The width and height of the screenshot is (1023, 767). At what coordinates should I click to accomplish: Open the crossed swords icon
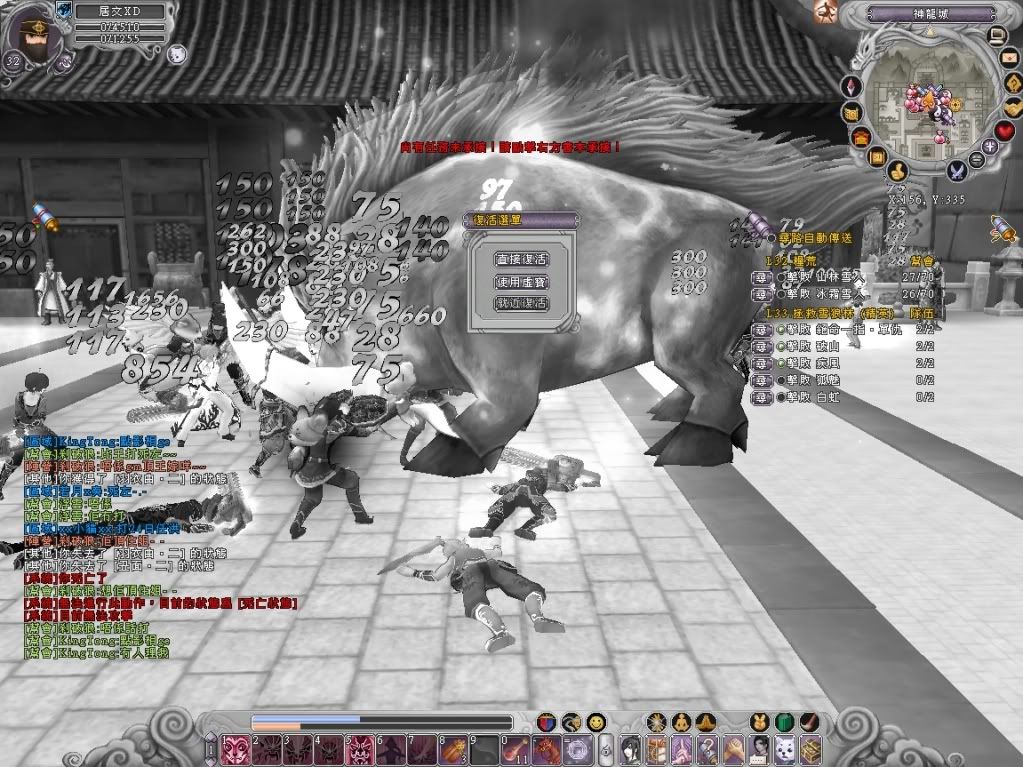pyautogui.click(x=957, y=170)
